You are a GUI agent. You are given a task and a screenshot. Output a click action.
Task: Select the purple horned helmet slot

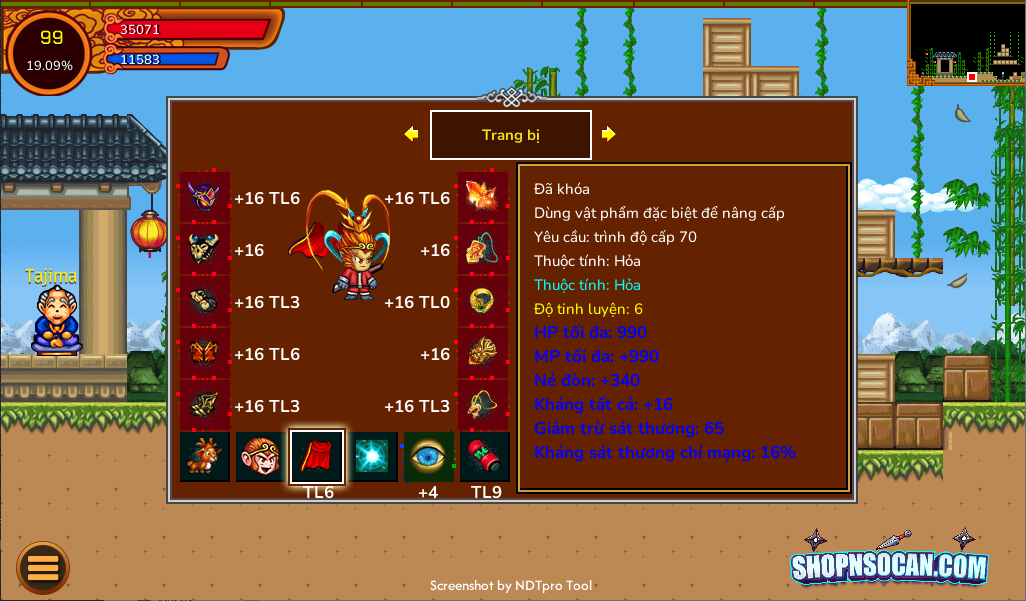(205, 197)
